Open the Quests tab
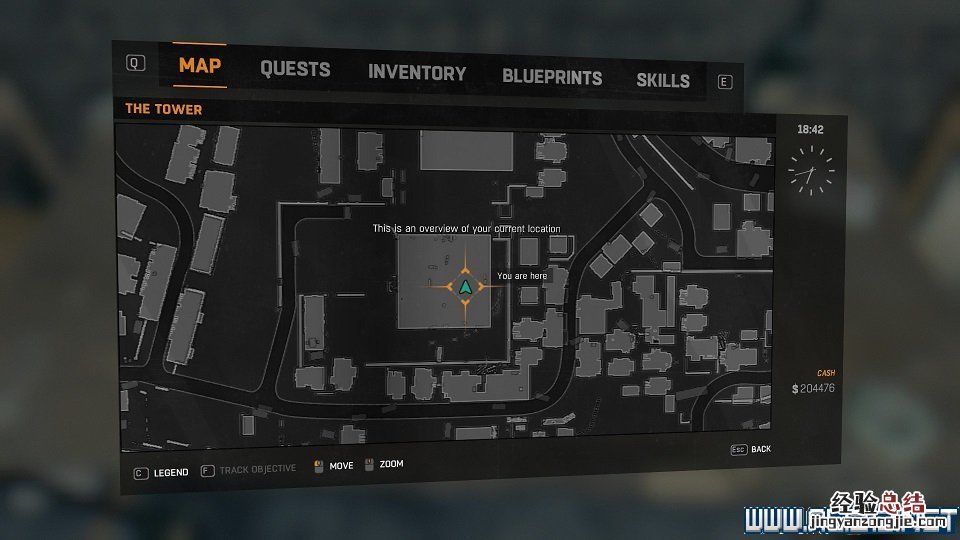This screenshot has height=540, width=960. (x=295, y=69)
